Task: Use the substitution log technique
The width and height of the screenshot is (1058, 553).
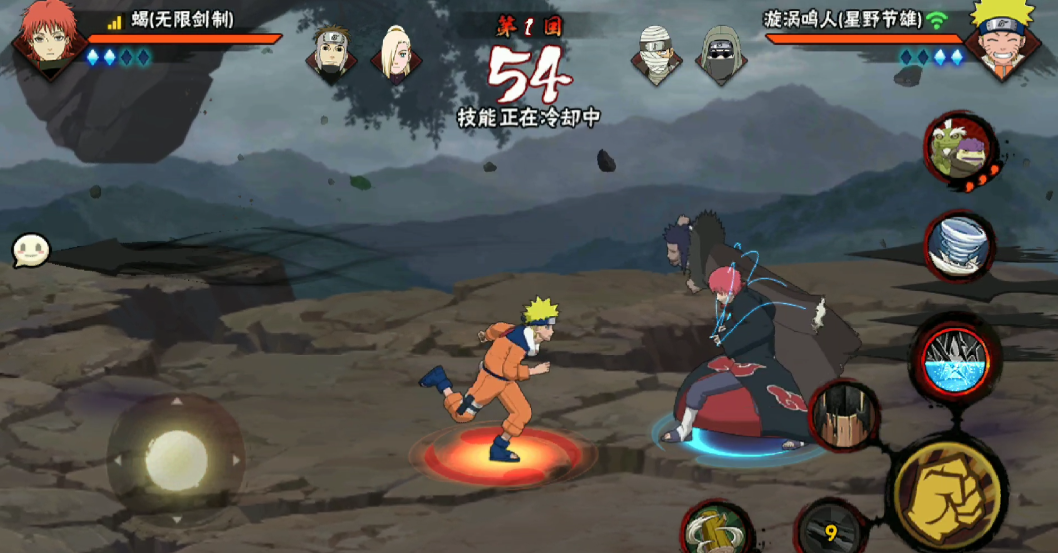Action: (x=716, y=529)
